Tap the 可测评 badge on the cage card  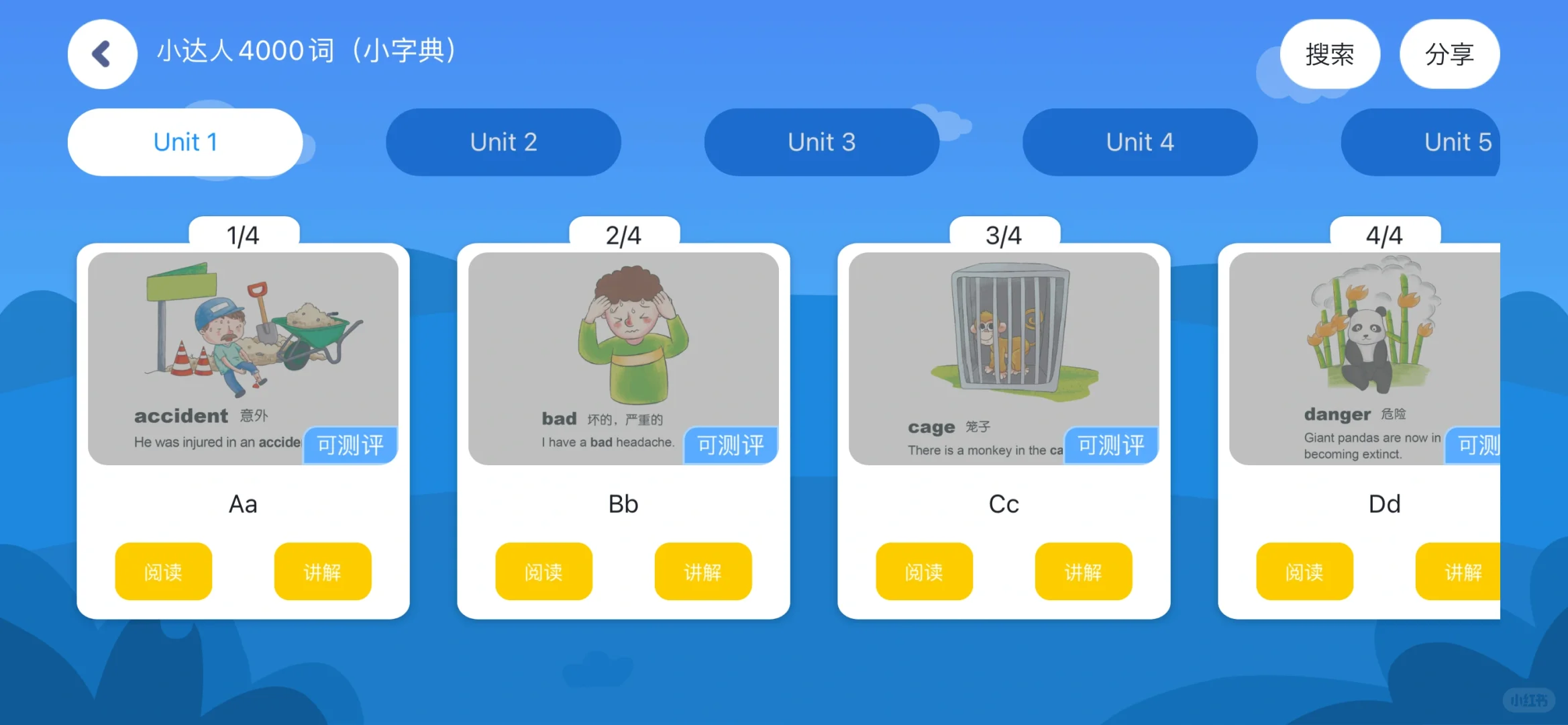[x=1110, y=444]
